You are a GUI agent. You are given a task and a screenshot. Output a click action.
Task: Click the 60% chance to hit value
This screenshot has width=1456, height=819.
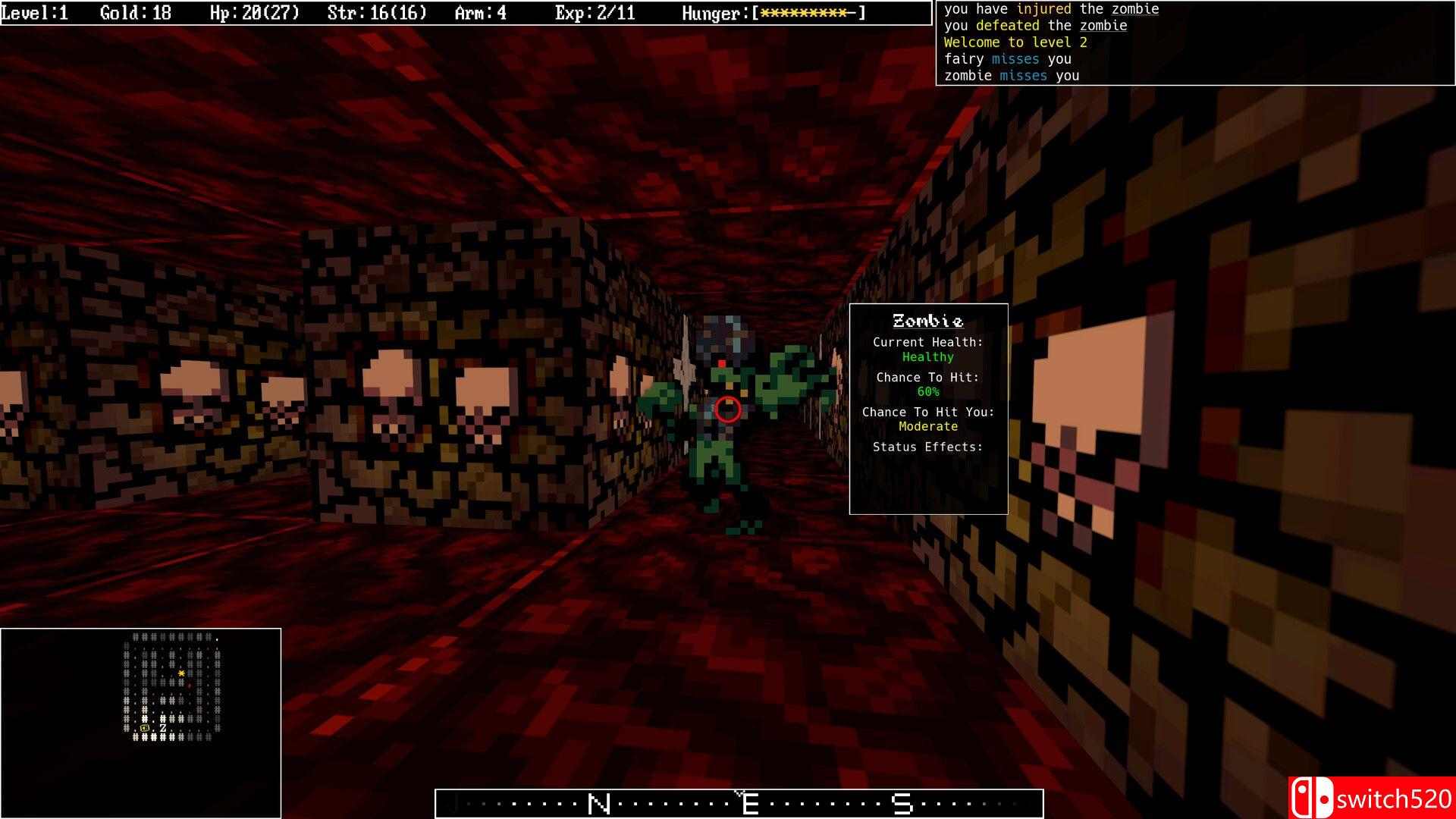(927, 391)
